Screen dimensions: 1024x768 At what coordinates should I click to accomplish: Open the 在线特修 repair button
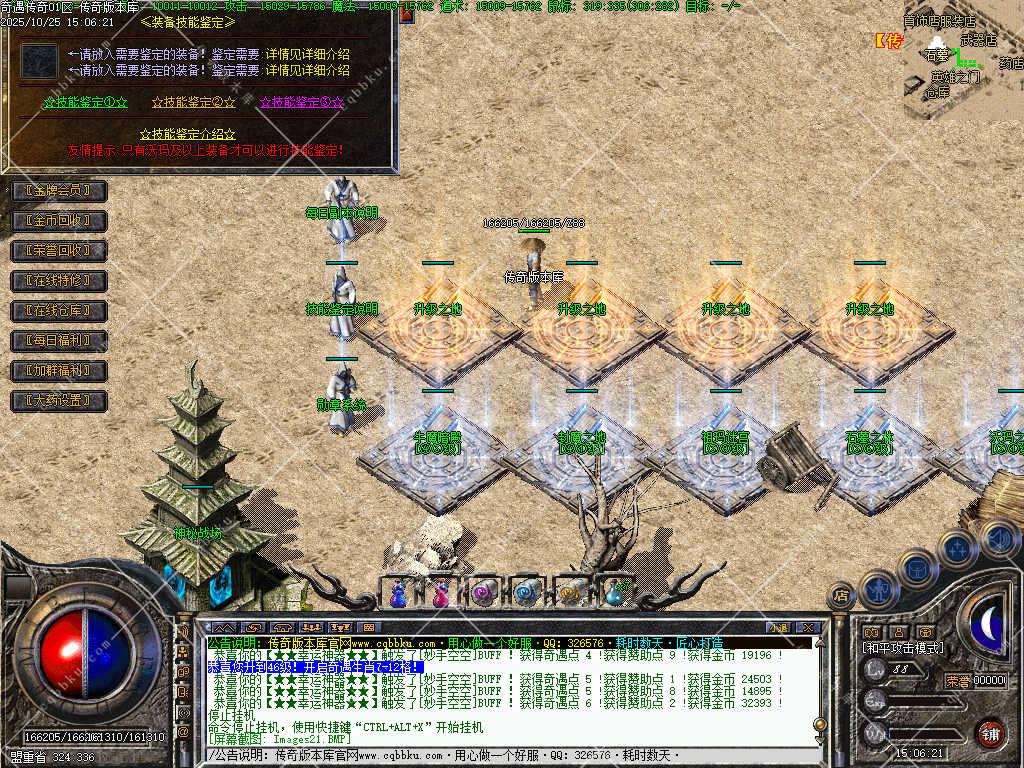59,281
